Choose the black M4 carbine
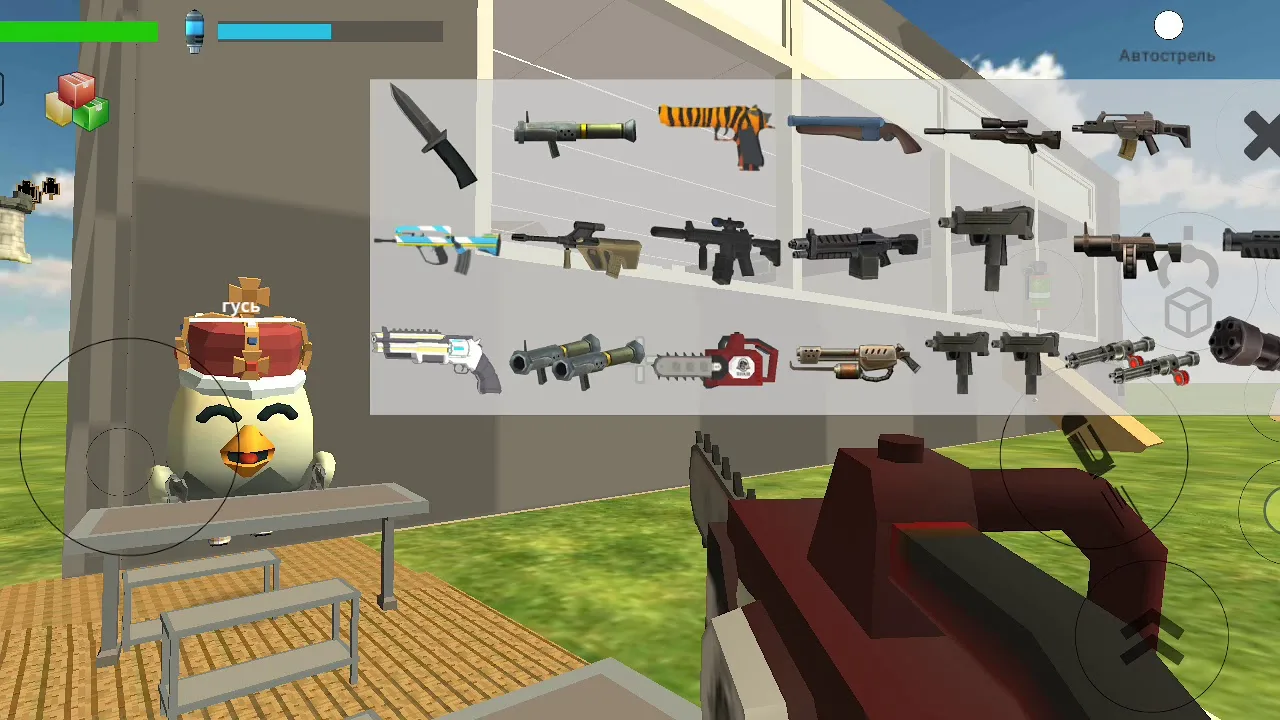The height and width of the screenshot is (720, 1280). [715, 245]
